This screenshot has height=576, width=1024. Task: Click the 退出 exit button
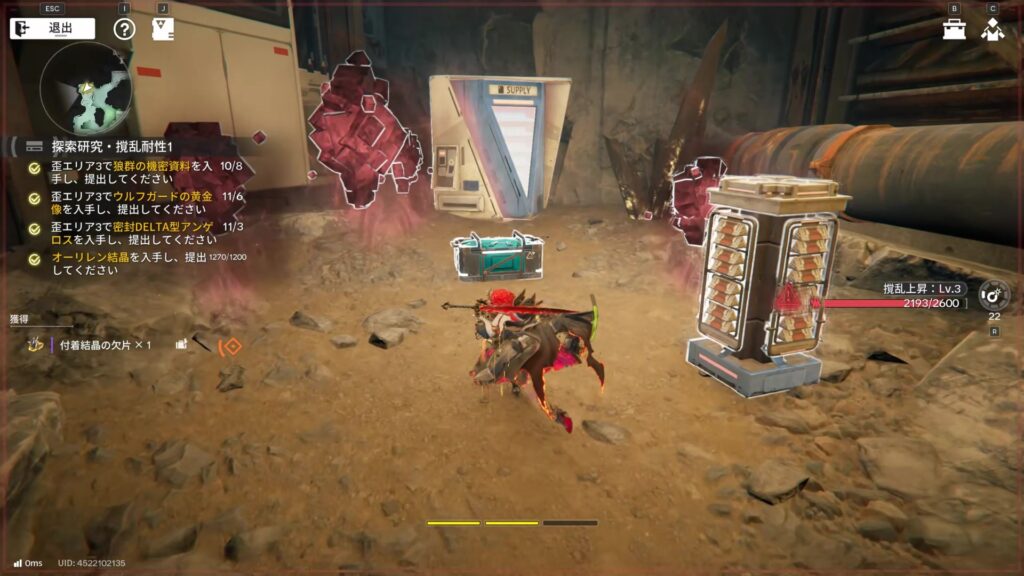click(x=52, y=28)
